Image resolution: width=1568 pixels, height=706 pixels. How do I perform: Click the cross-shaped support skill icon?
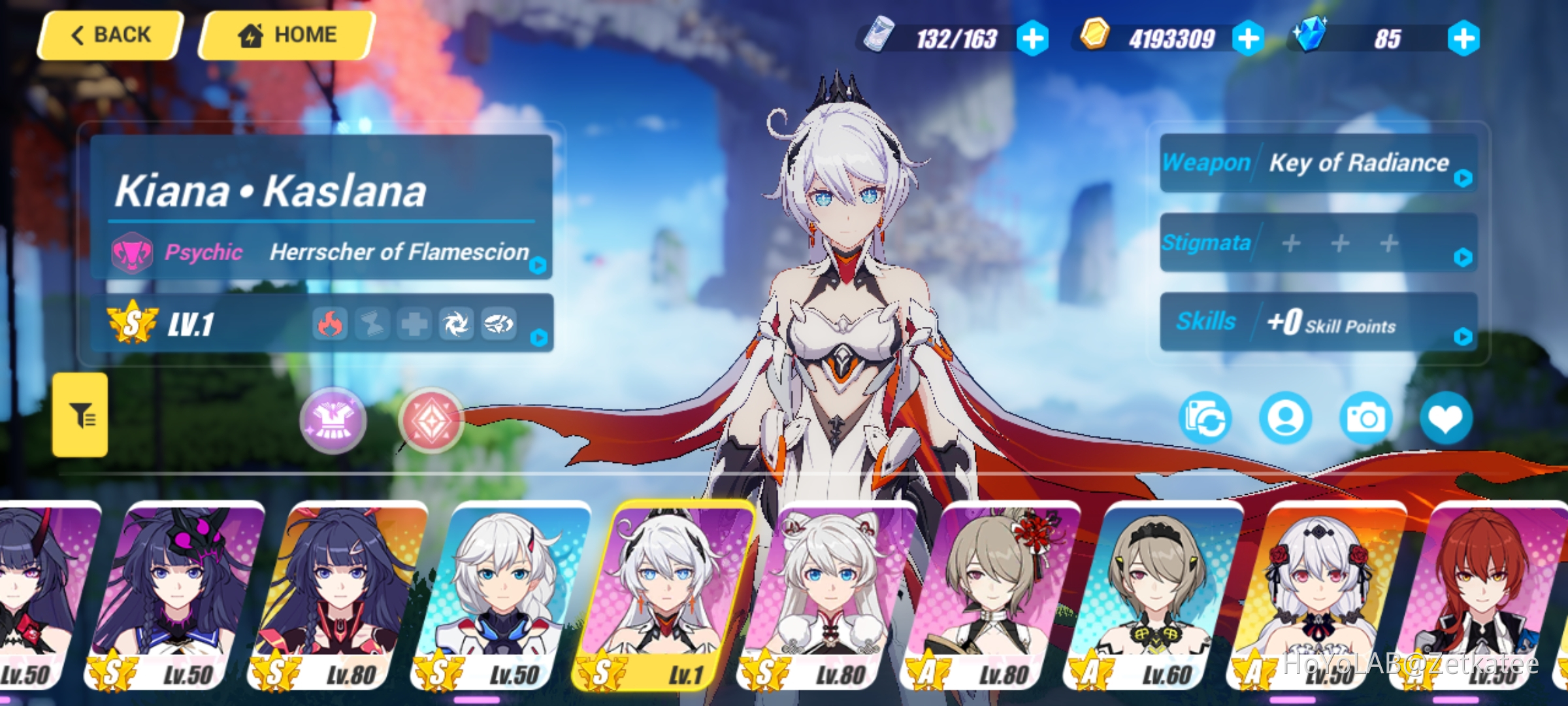tap(413, 324)
